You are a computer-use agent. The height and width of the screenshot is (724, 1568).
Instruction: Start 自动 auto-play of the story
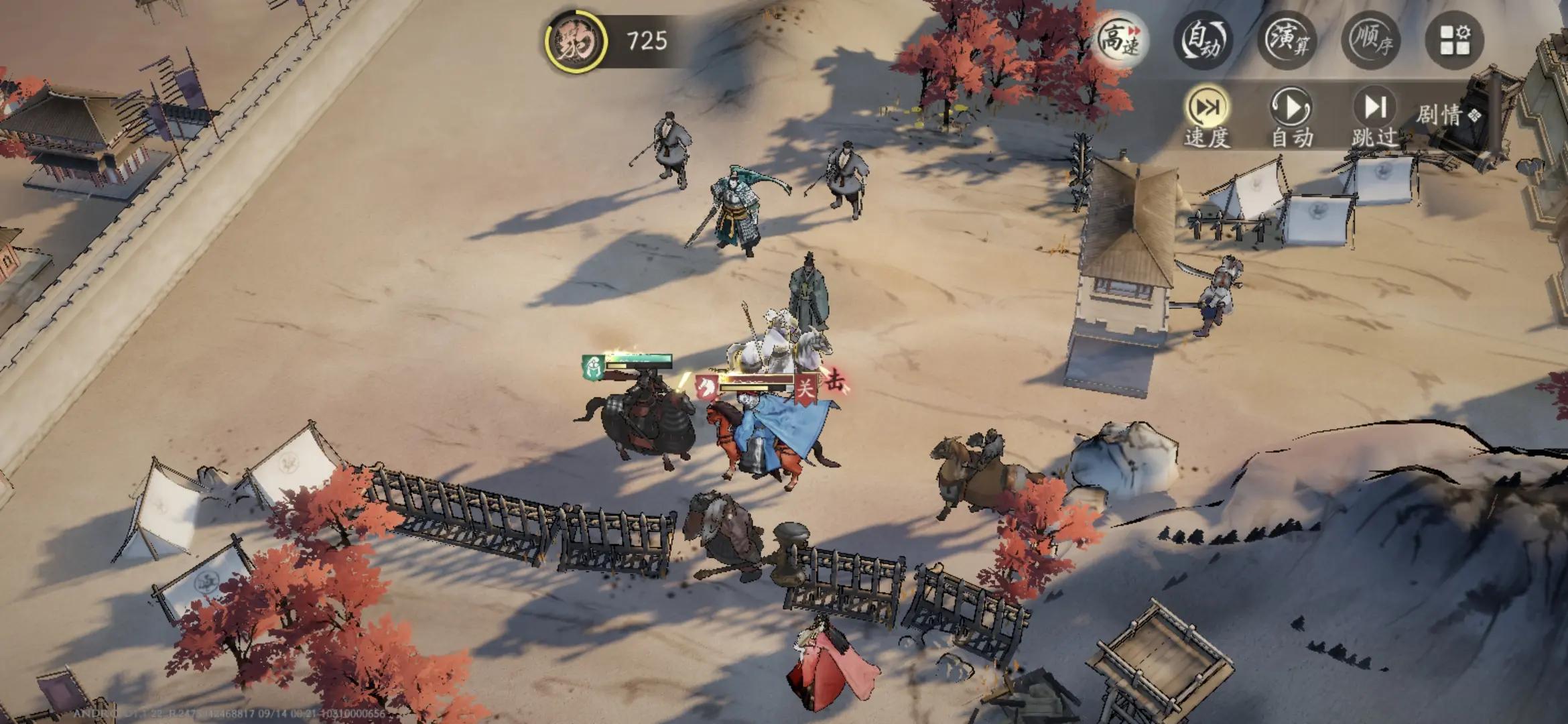pyautogui.click(x=1291, y=119)
